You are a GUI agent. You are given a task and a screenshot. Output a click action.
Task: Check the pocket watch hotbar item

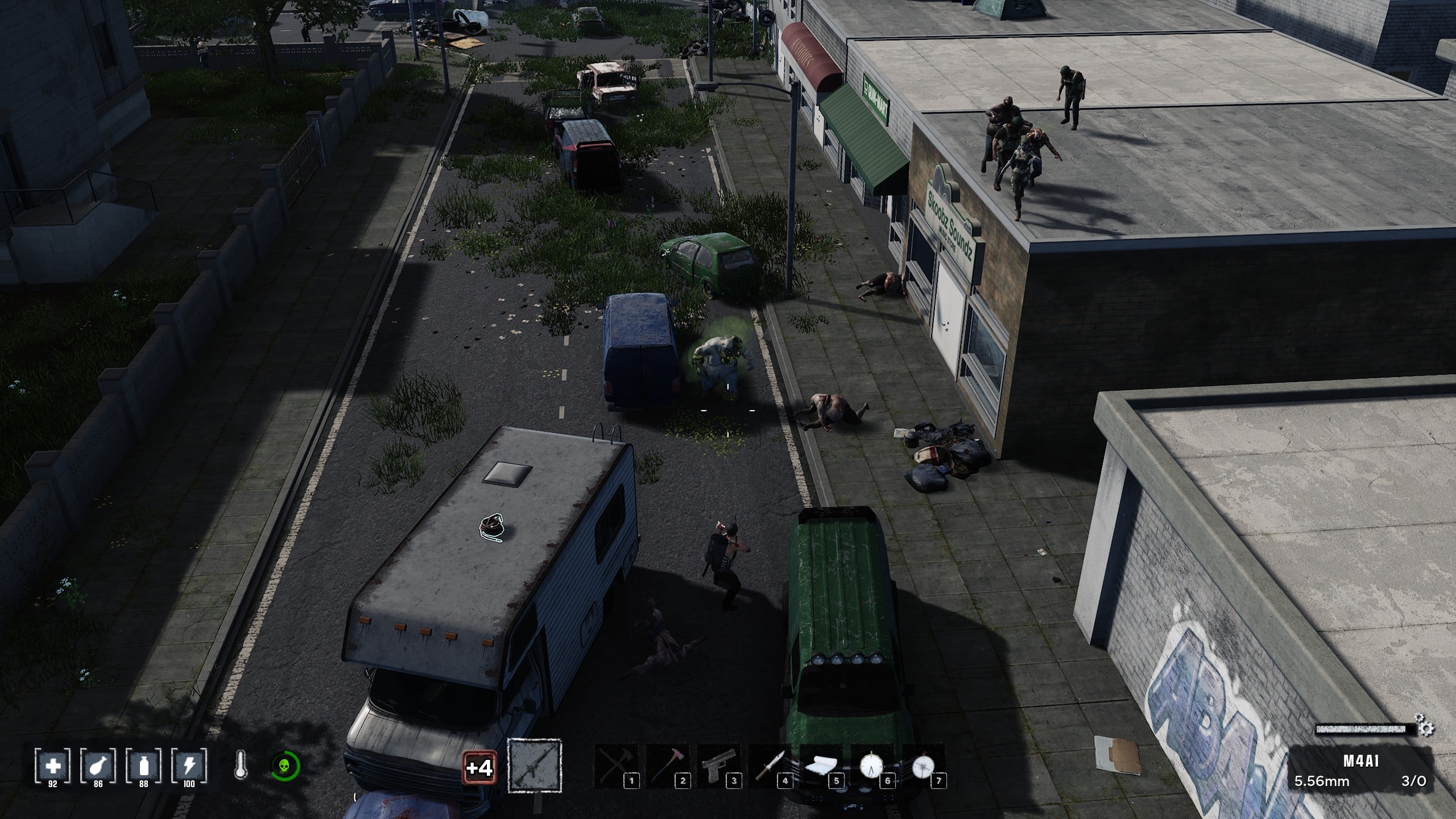tap(871, 767)
